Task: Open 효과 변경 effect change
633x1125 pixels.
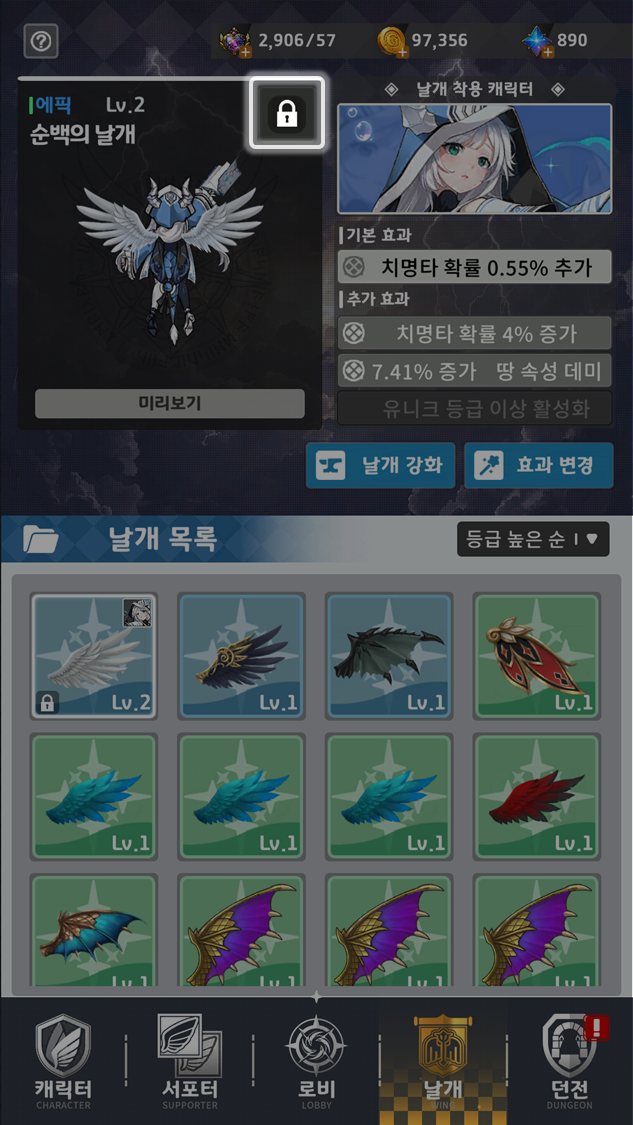Action: coord(538,465)
